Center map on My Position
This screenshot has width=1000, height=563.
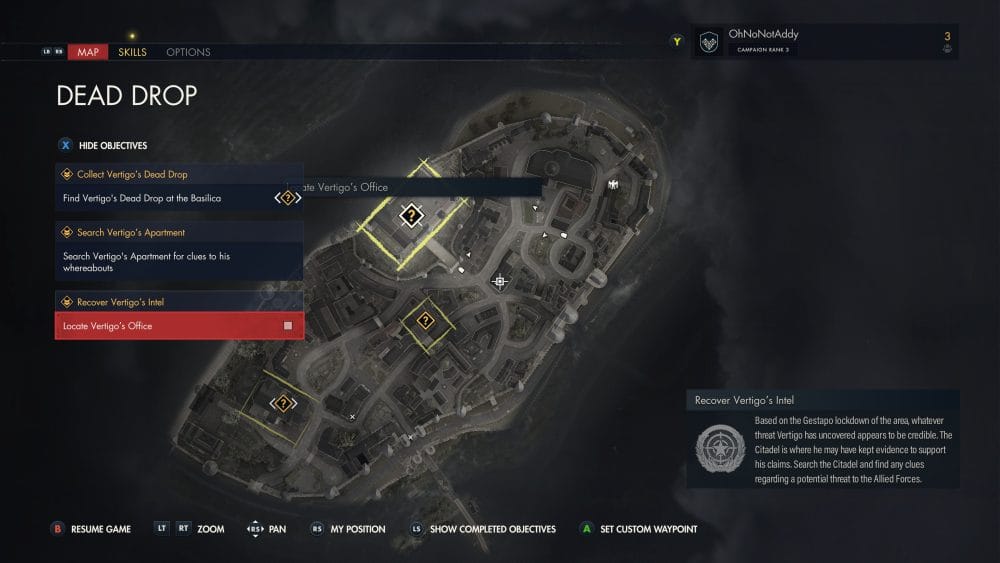pyautogui.click(x=348, y=529)
